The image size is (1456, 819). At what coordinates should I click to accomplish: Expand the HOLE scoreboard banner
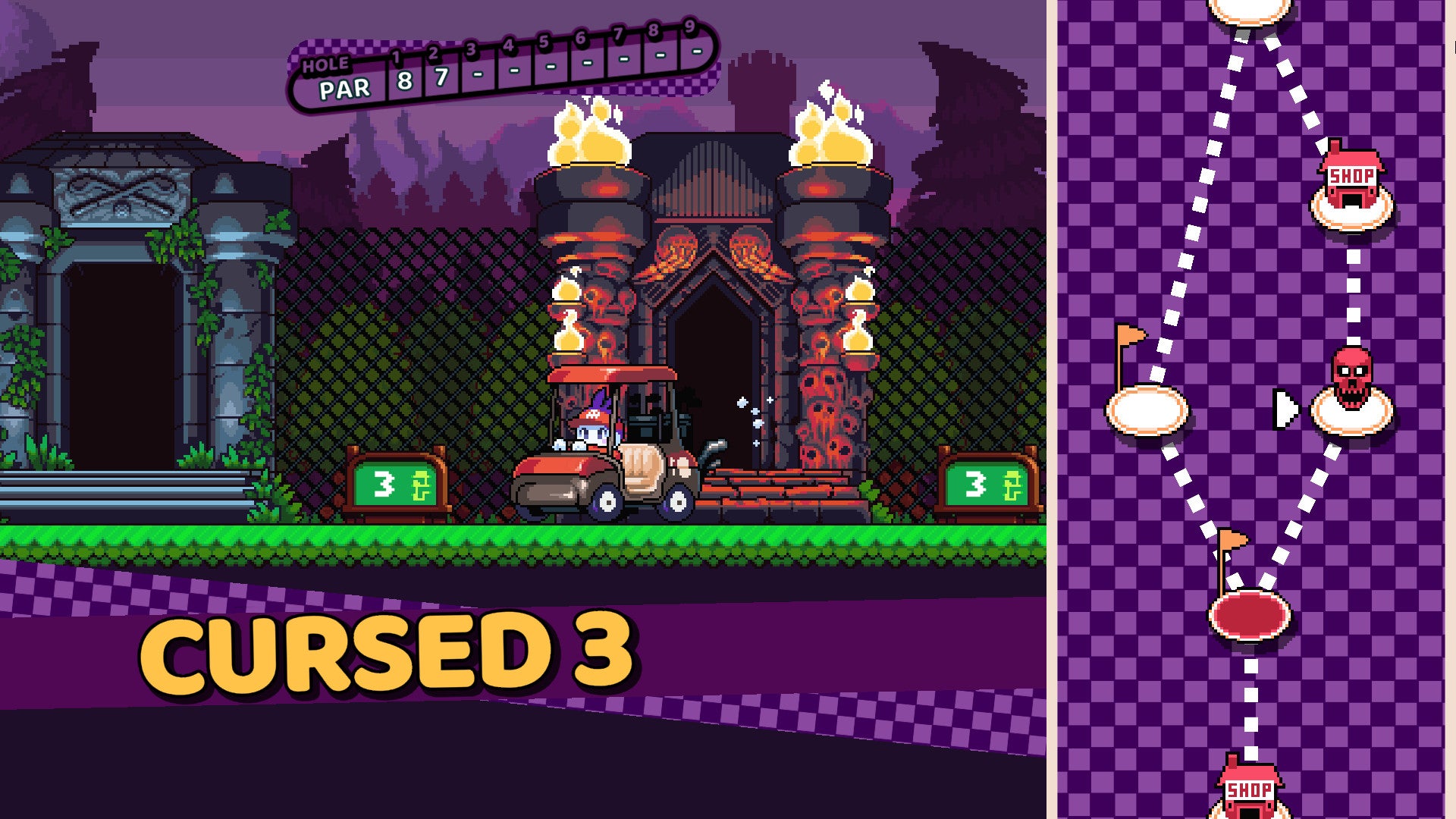click(325, 65)
